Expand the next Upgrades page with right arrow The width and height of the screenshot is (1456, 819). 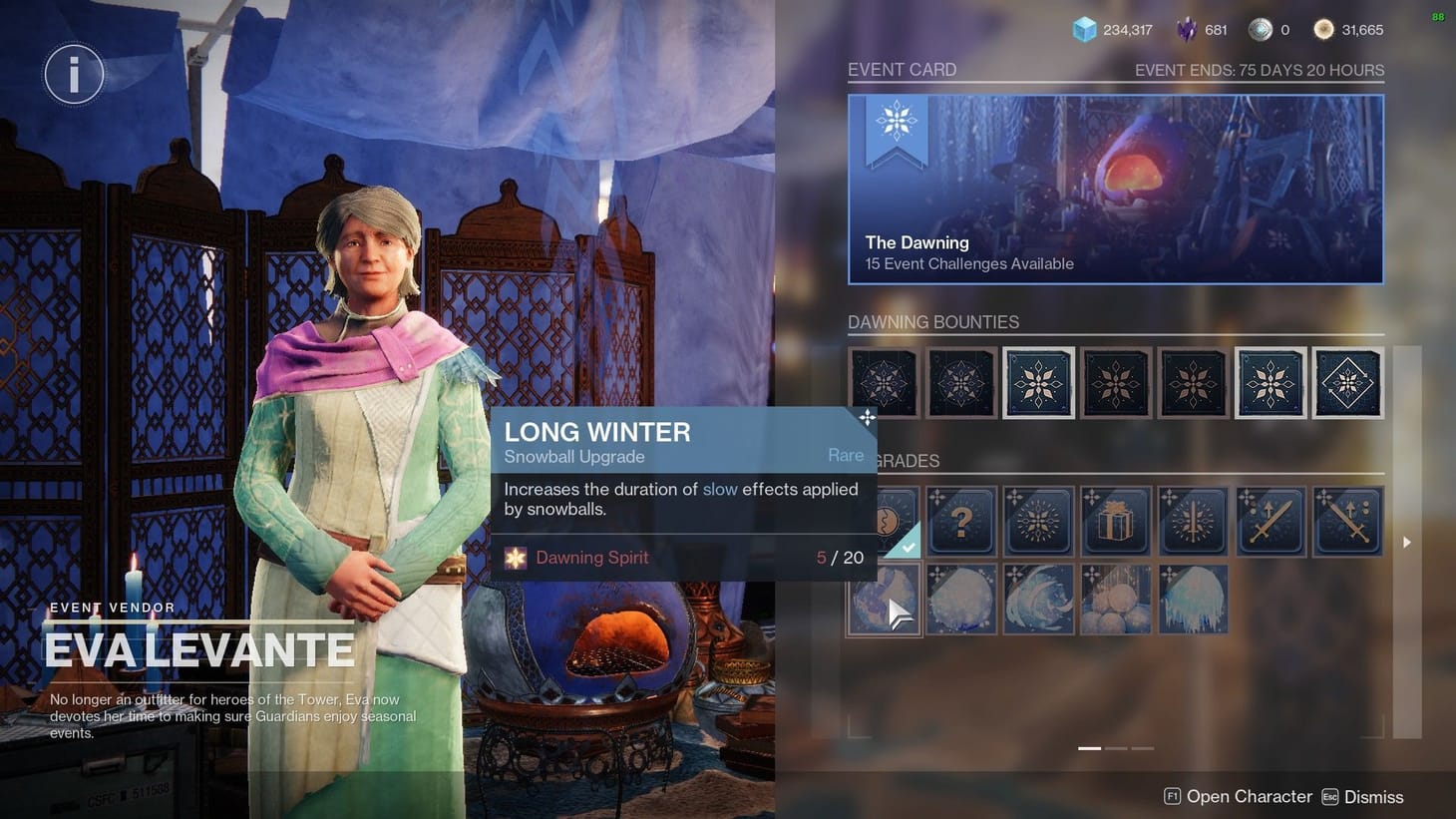(1406, 542)
